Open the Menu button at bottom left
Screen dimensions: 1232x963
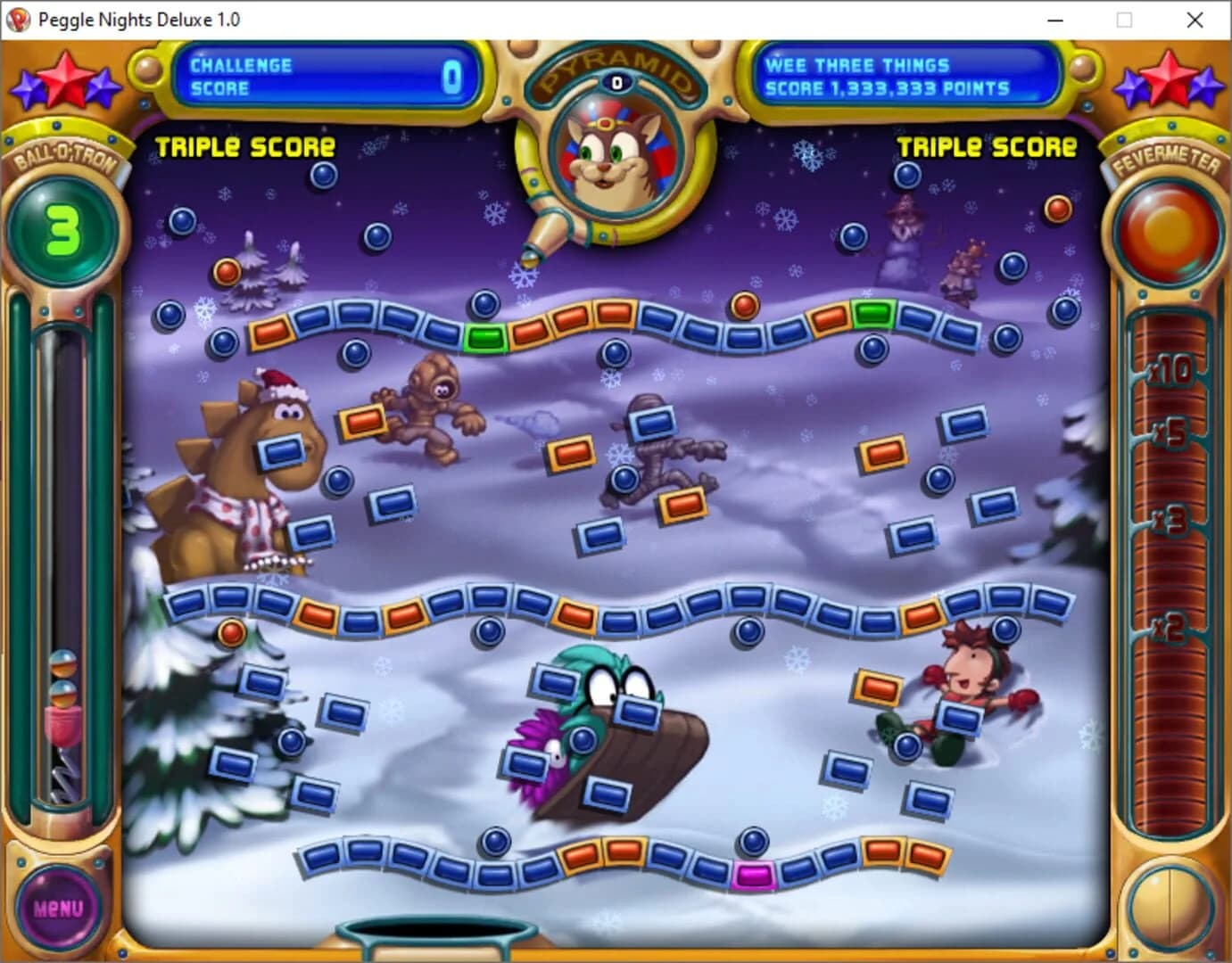[56, 909]
